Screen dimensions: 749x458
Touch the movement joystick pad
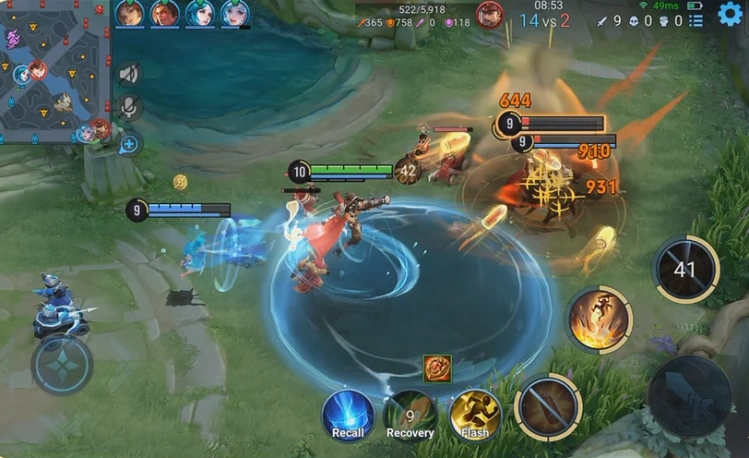(x=62, y=365)
